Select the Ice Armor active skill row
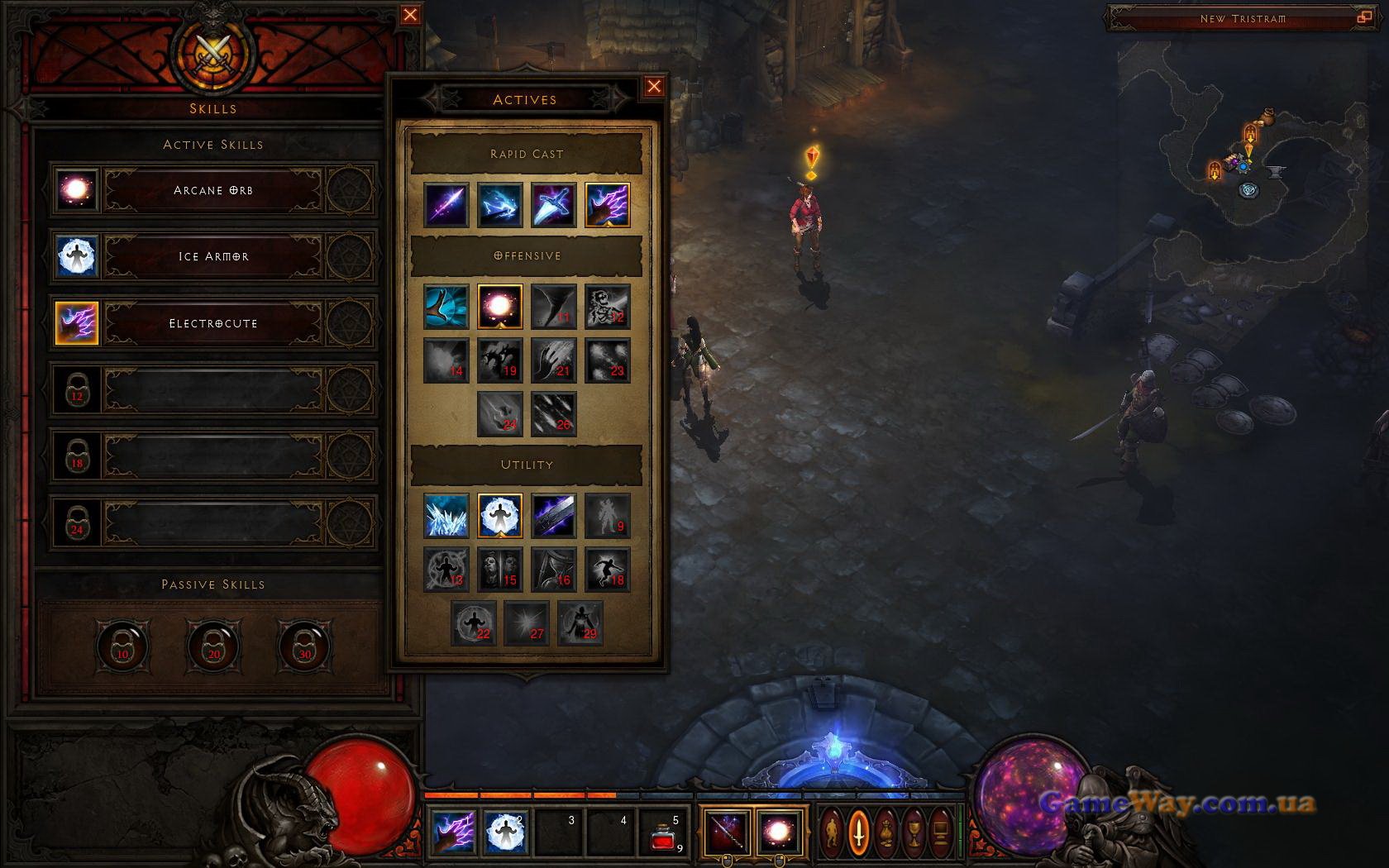Screen dimensions: 1389x868 pos(213,256)
